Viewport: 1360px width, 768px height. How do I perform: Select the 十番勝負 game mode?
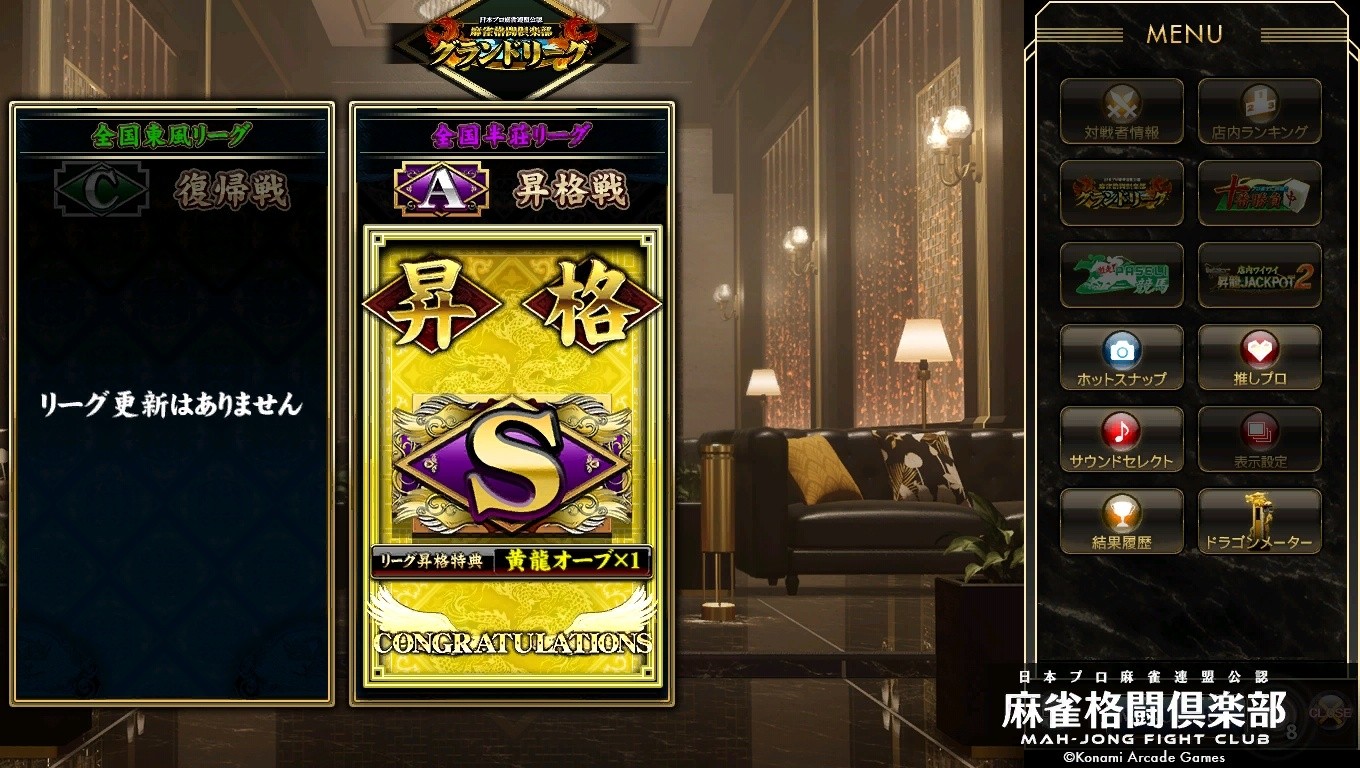[x=1259, y=193]
